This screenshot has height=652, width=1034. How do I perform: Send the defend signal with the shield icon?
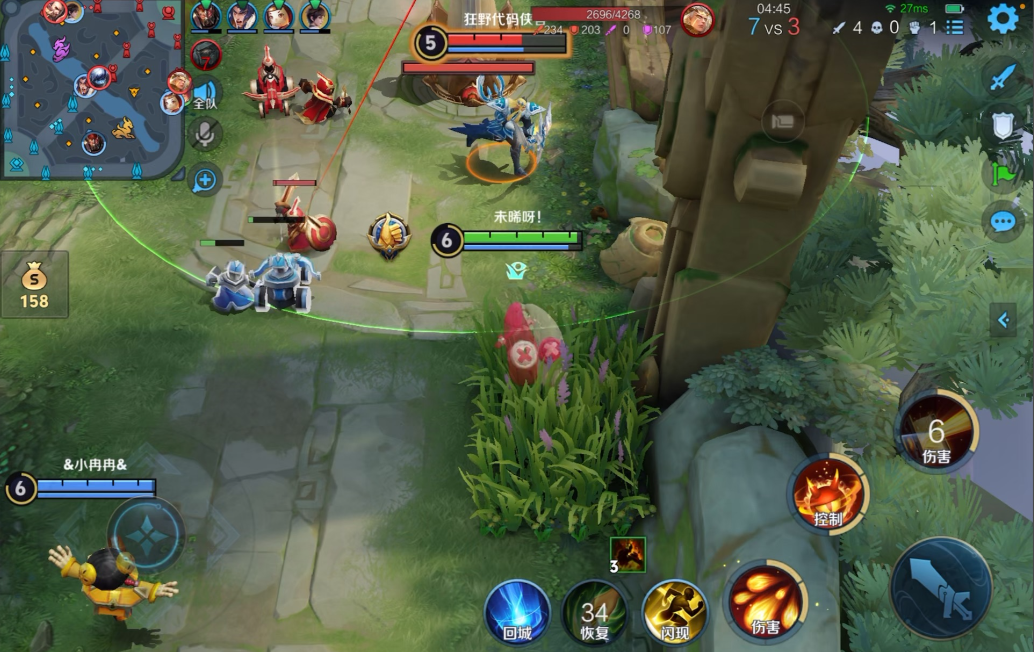coord(1002,125)
